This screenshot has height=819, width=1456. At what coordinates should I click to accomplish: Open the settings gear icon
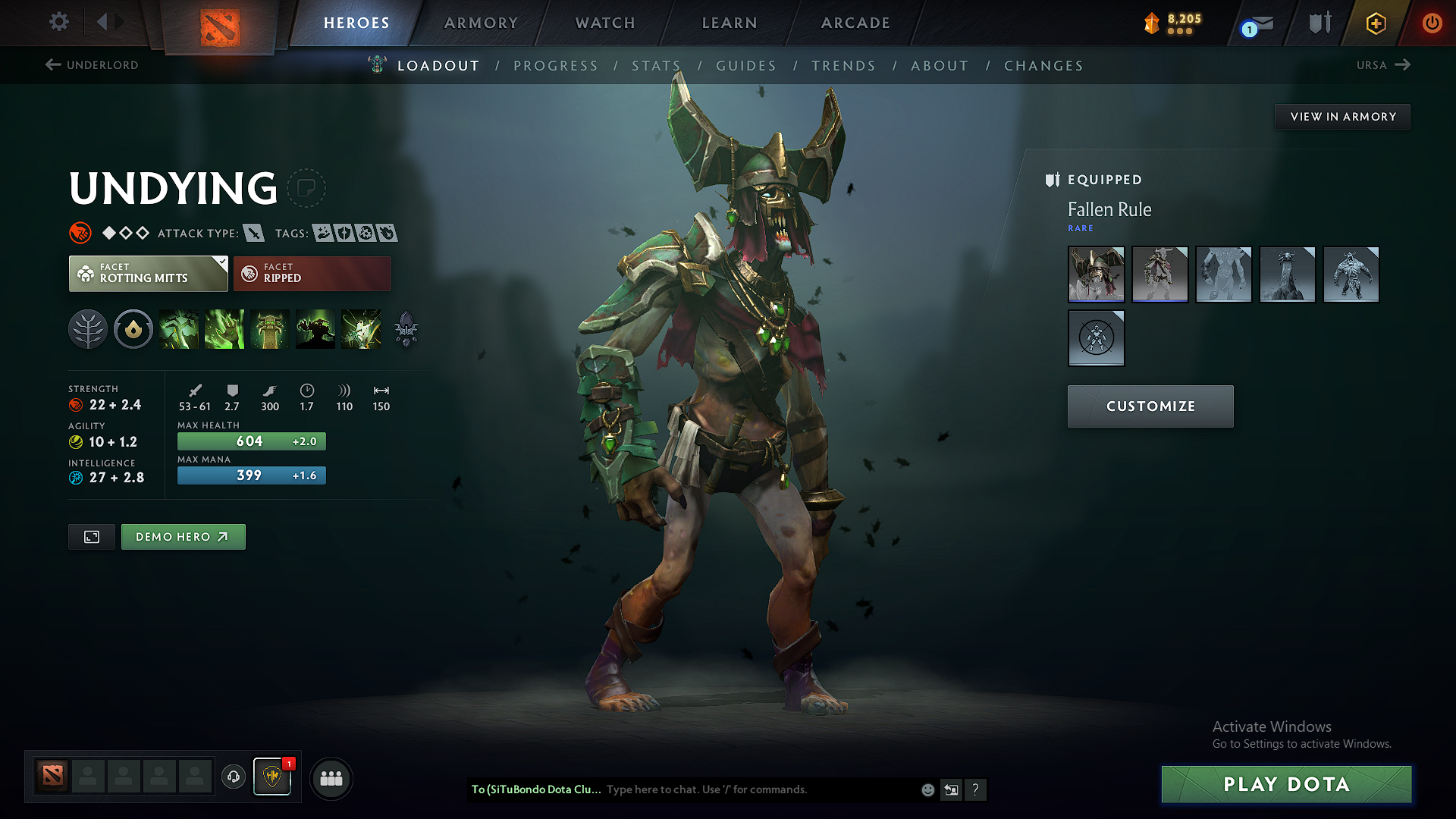(58, 22)
